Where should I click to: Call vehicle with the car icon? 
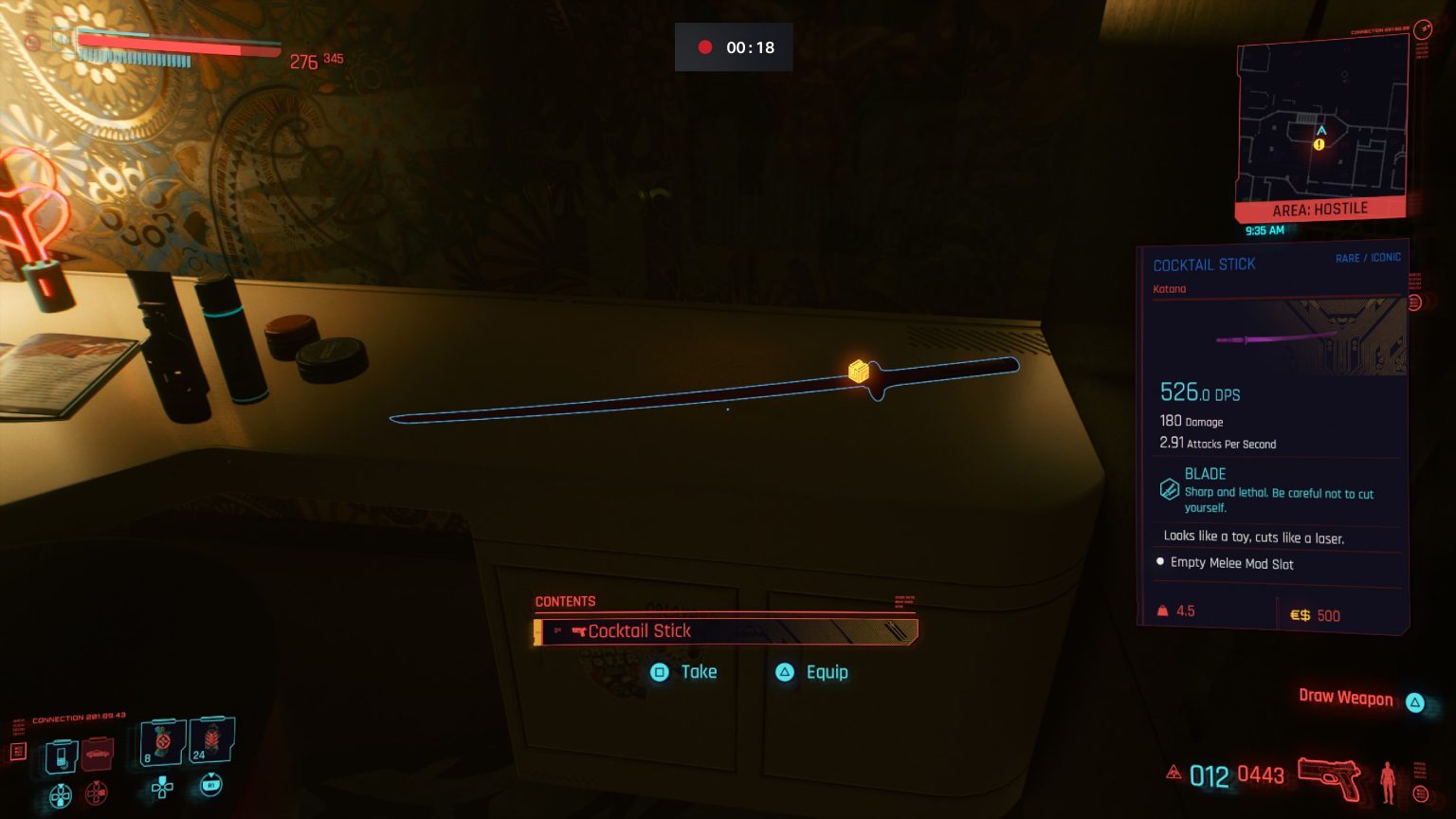98,755
